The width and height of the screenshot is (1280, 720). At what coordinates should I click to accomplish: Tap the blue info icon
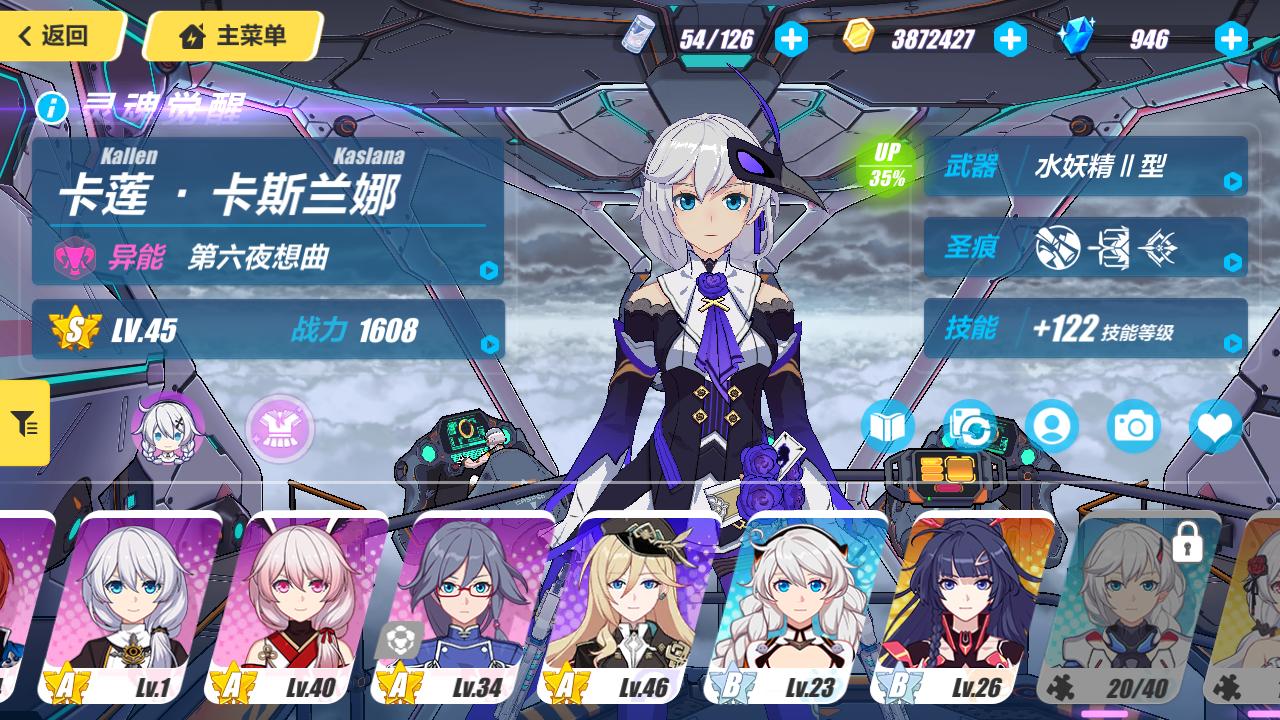tap(52, 107)
